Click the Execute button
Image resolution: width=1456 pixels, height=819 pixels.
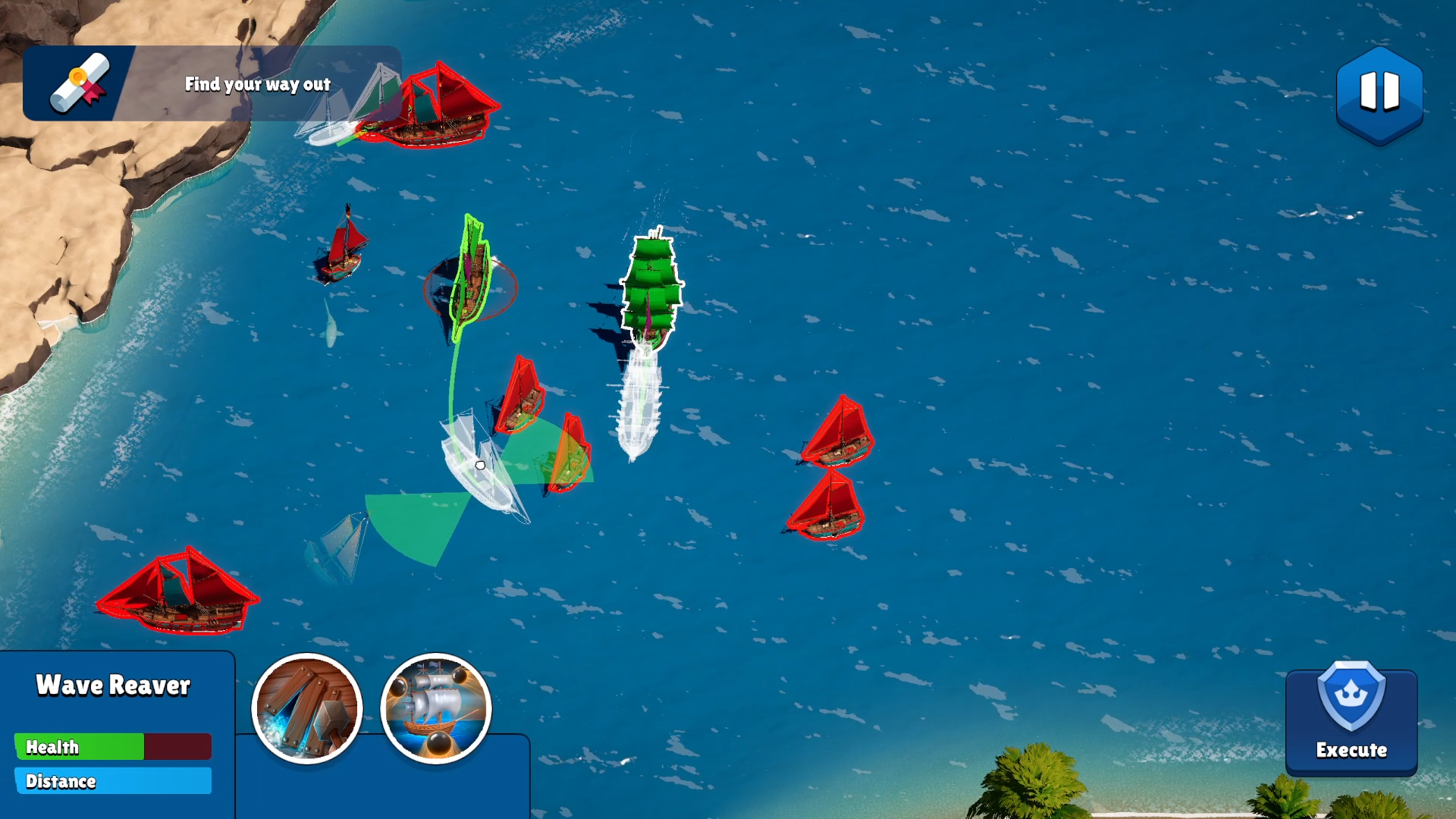coord(1351,721)
